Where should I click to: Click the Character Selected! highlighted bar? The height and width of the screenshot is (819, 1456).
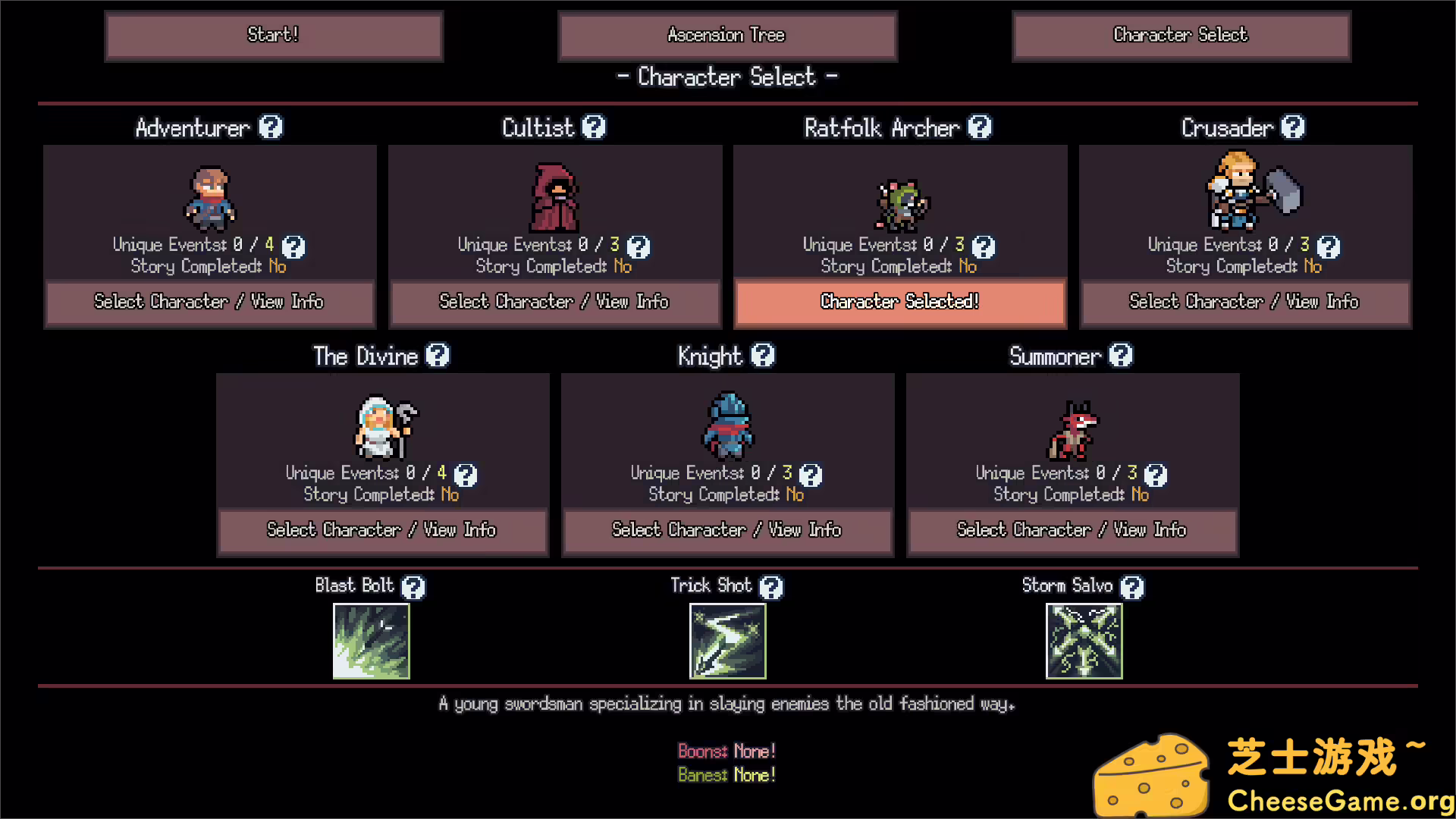click(x=899, y=302)
